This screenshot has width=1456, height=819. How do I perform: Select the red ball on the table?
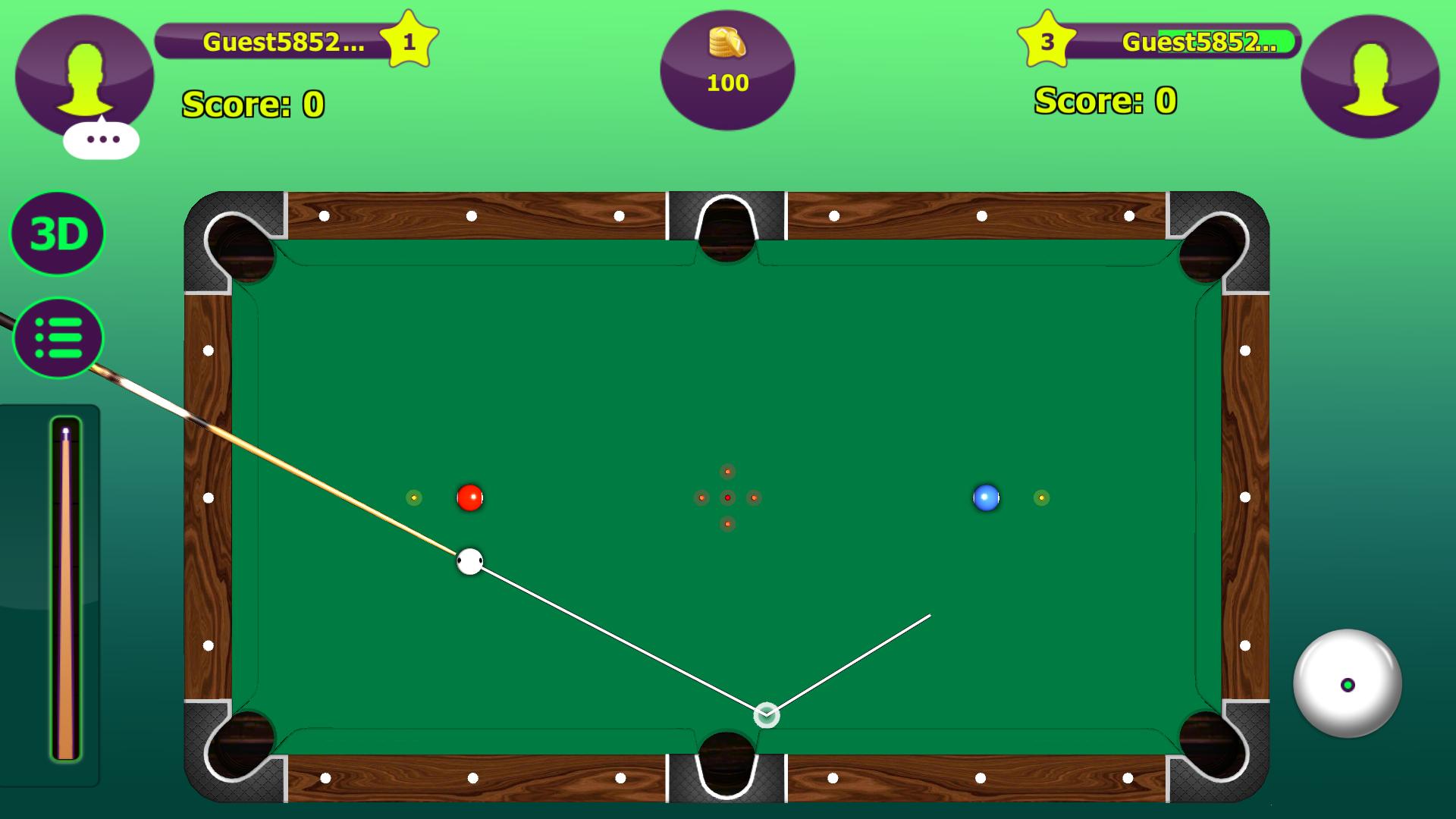tap(470, 497)
